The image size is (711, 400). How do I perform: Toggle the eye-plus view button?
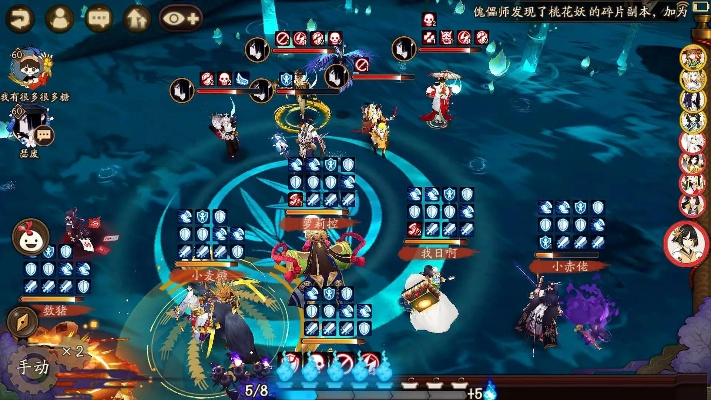(179, 17)
